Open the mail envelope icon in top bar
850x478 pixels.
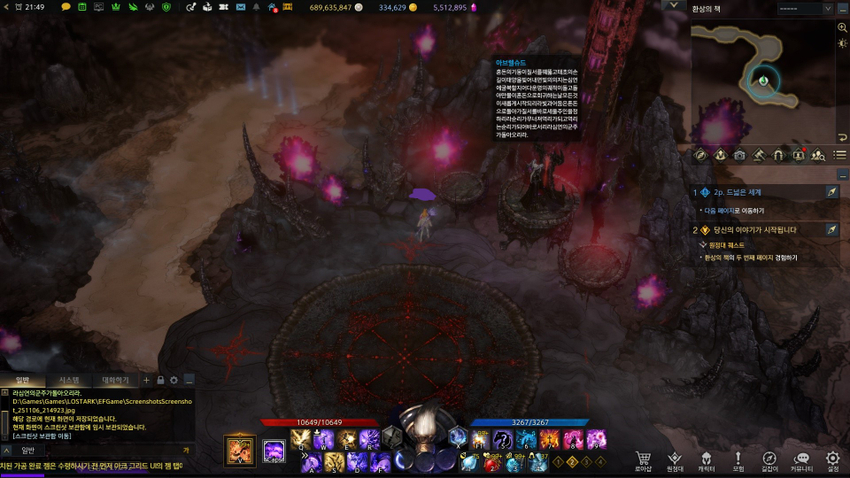[240, 7]
